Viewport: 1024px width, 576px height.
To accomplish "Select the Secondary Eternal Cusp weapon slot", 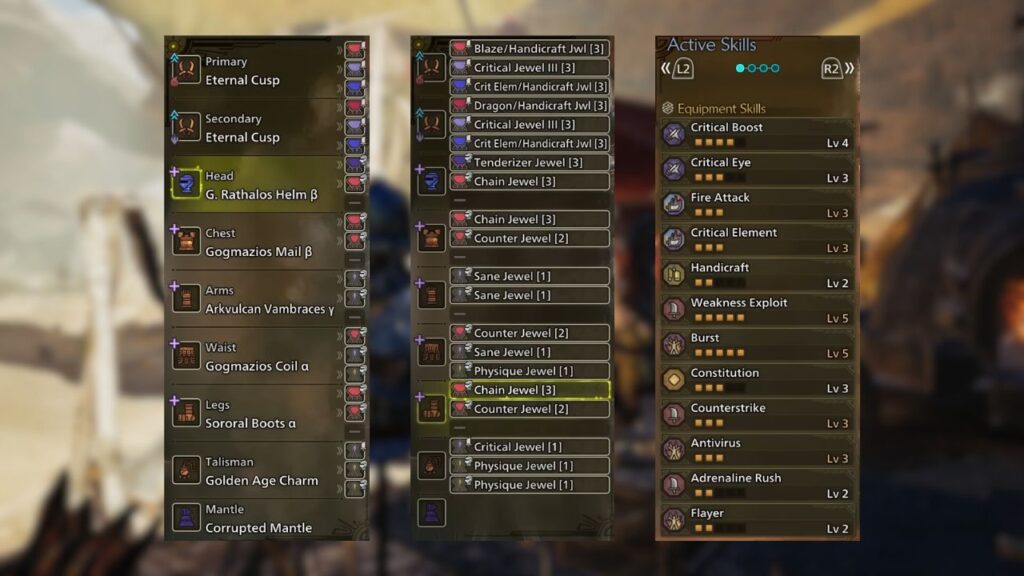I will tap(255, 128).
